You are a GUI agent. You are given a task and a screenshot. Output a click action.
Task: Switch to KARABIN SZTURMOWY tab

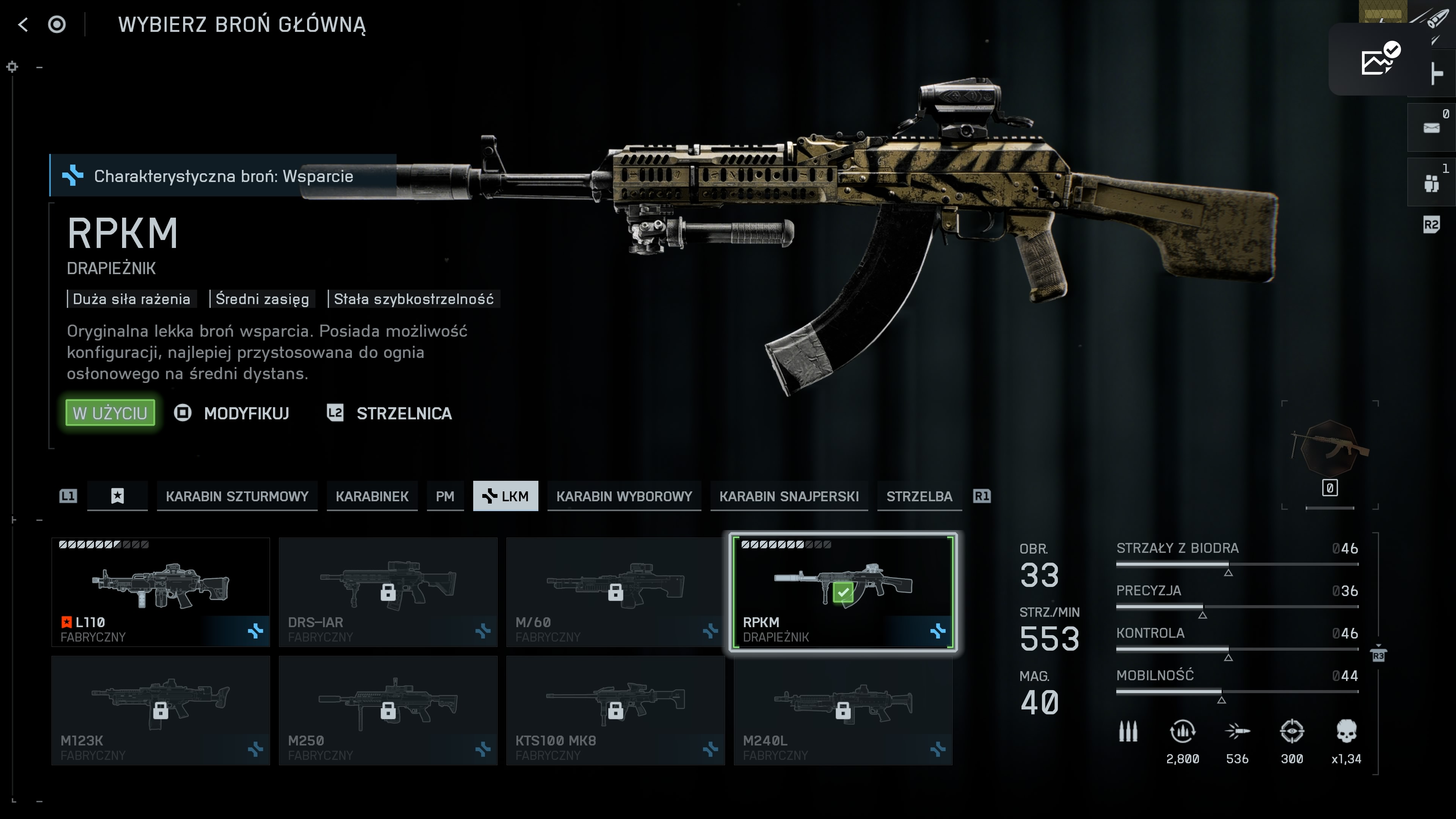(x=237, y=496)
